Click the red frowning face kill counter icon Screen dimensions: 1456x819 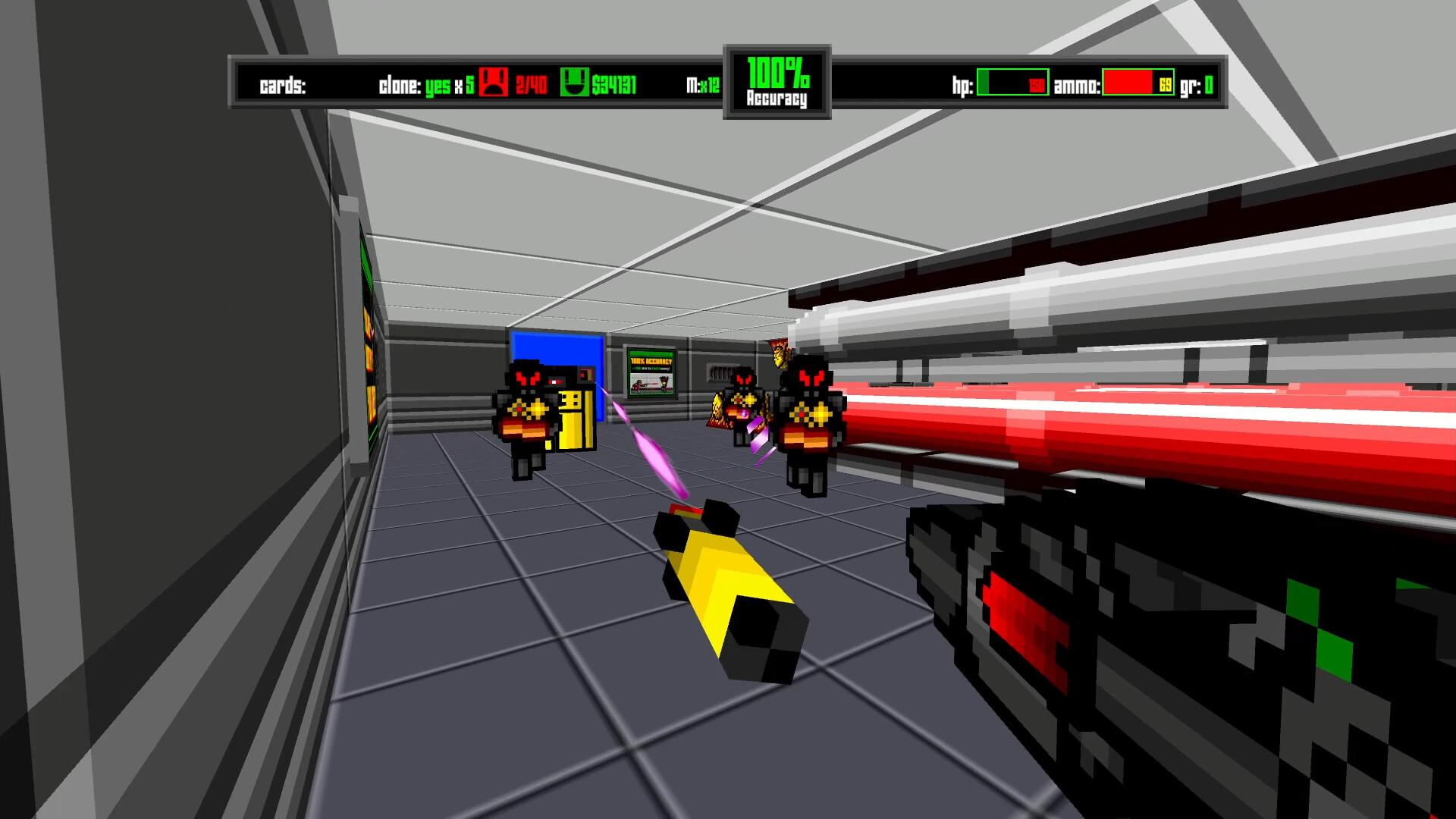494,83
